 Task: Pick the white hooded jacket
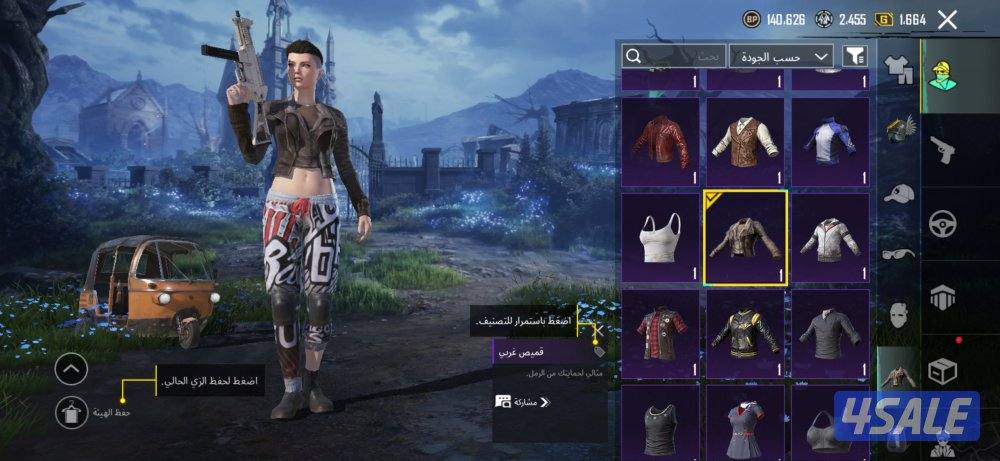pos(830,237)
